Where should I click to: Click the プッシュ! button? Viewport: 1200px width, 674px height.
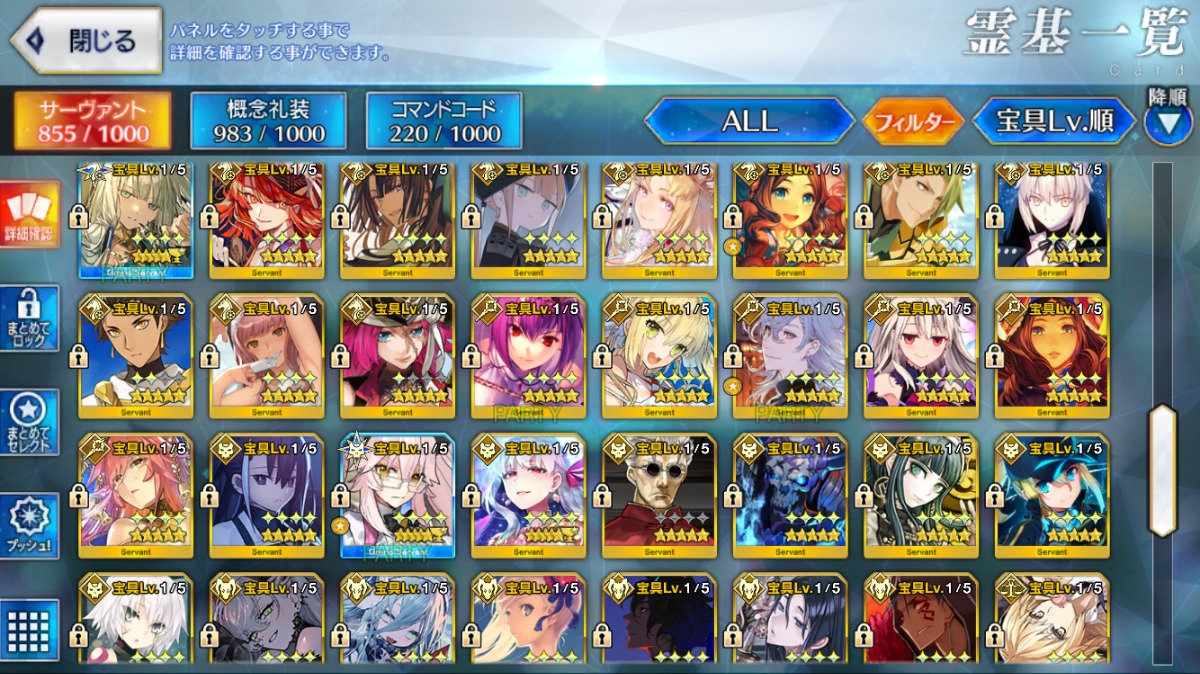click(x=30, y=527)
